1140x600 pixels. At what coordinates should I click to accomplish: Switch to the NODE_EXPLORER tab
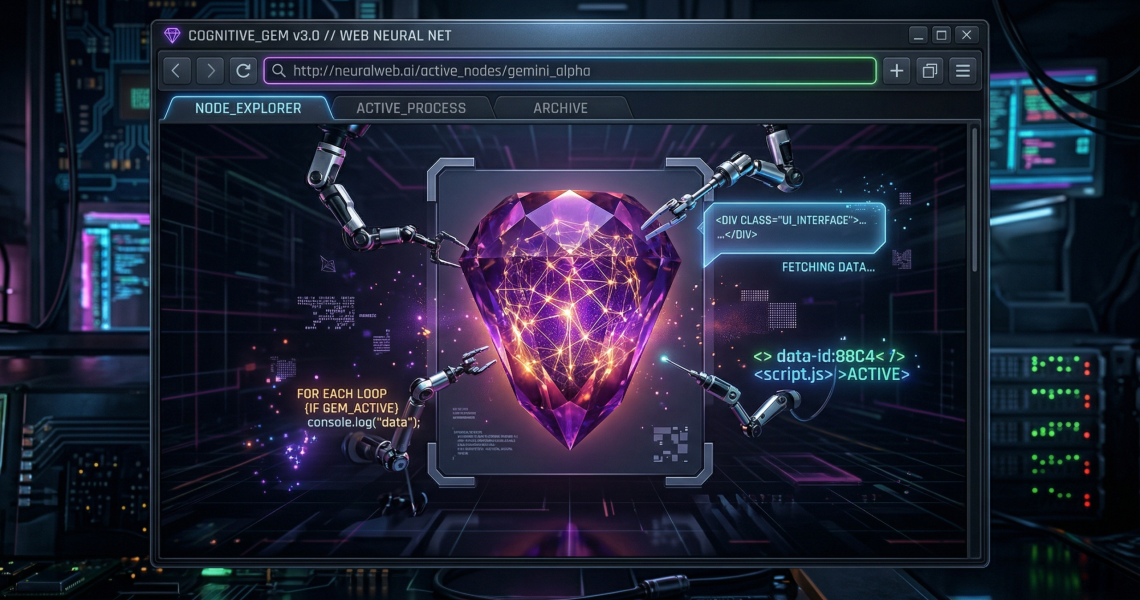(x=247, y=108)
